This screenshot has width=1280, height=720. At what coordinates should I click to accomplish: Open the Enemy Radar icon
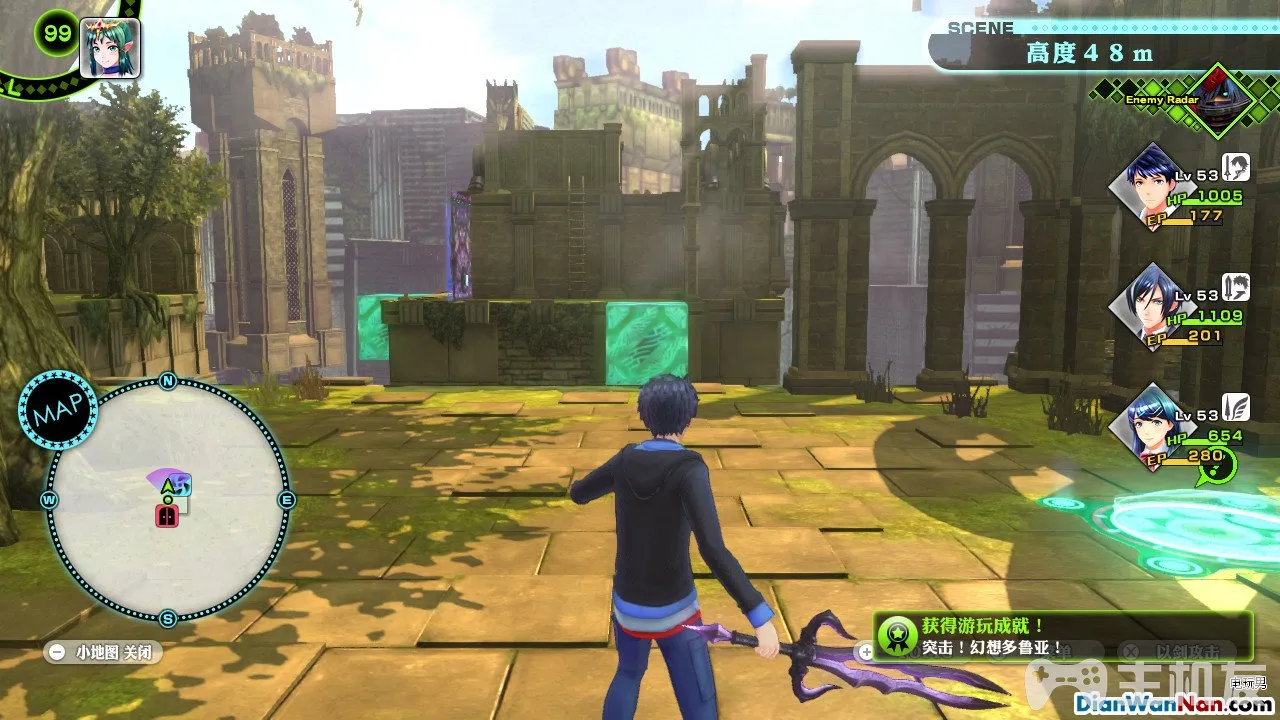1216,101
